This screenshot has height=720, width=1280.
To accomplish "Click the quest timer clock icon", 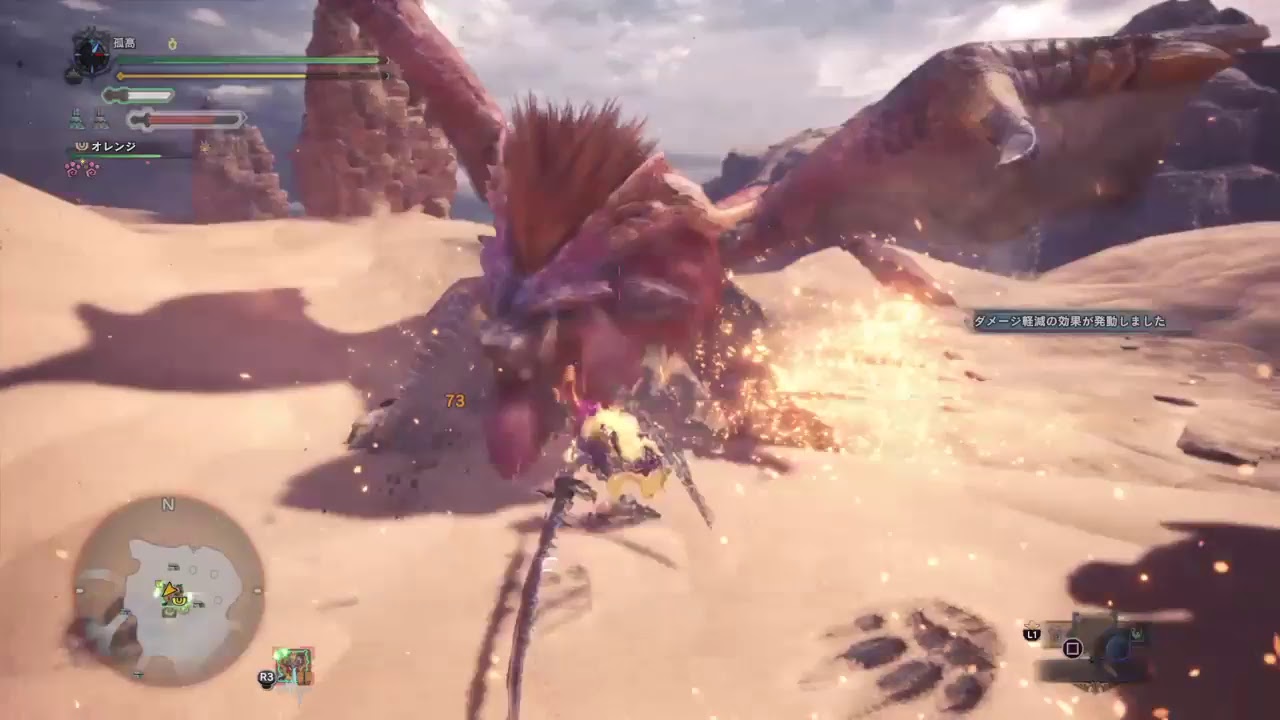I will 92,54.
